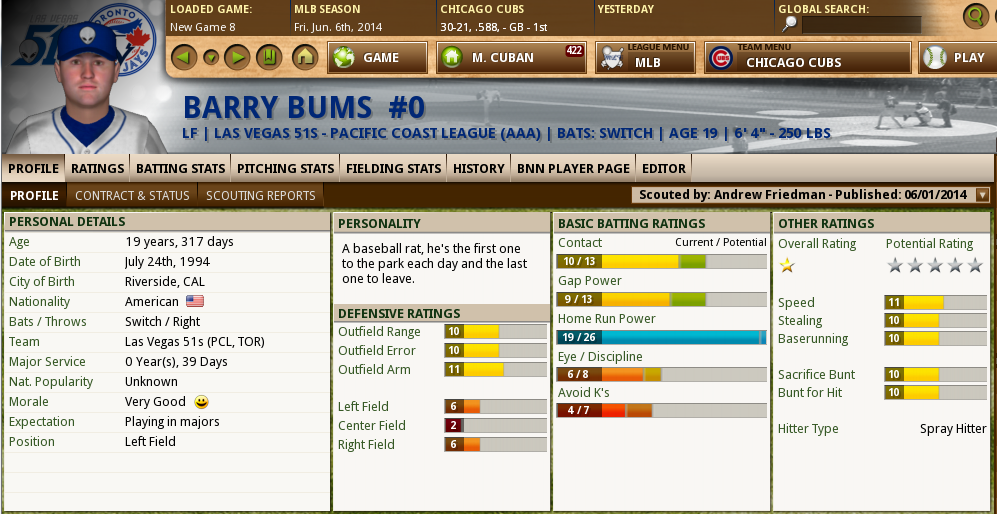997x514 pixels.
Task: Open the Editor tab
Action: click(x=664, y=168)
